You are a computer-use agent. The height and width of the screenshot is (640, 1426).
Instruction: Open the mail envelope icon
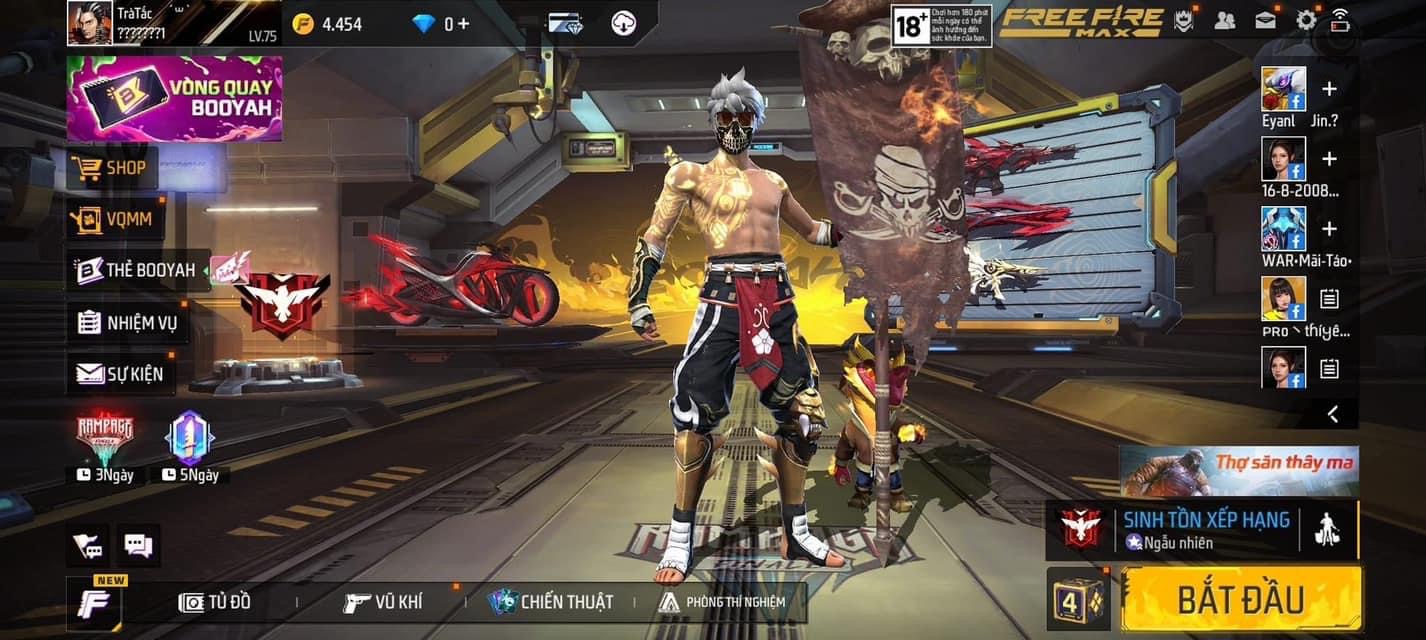click(x=1266, y=20)
